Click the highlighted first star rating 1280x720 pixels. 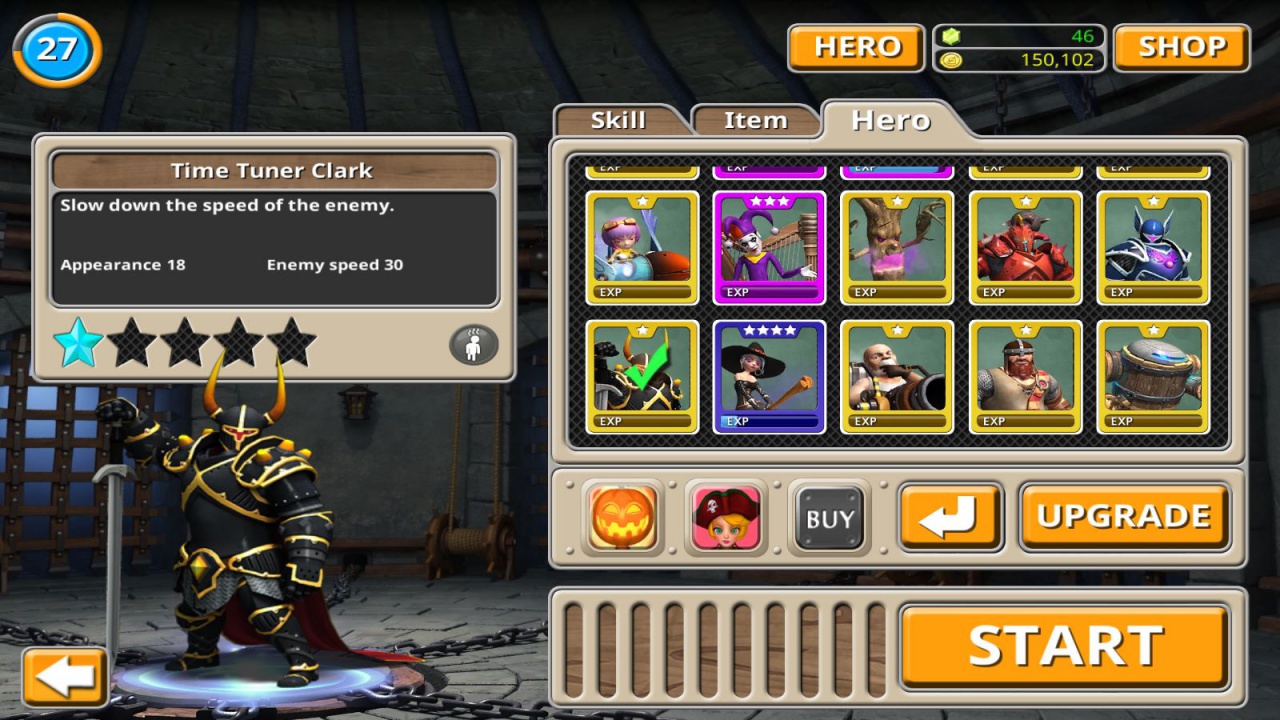tap(78, 343)
